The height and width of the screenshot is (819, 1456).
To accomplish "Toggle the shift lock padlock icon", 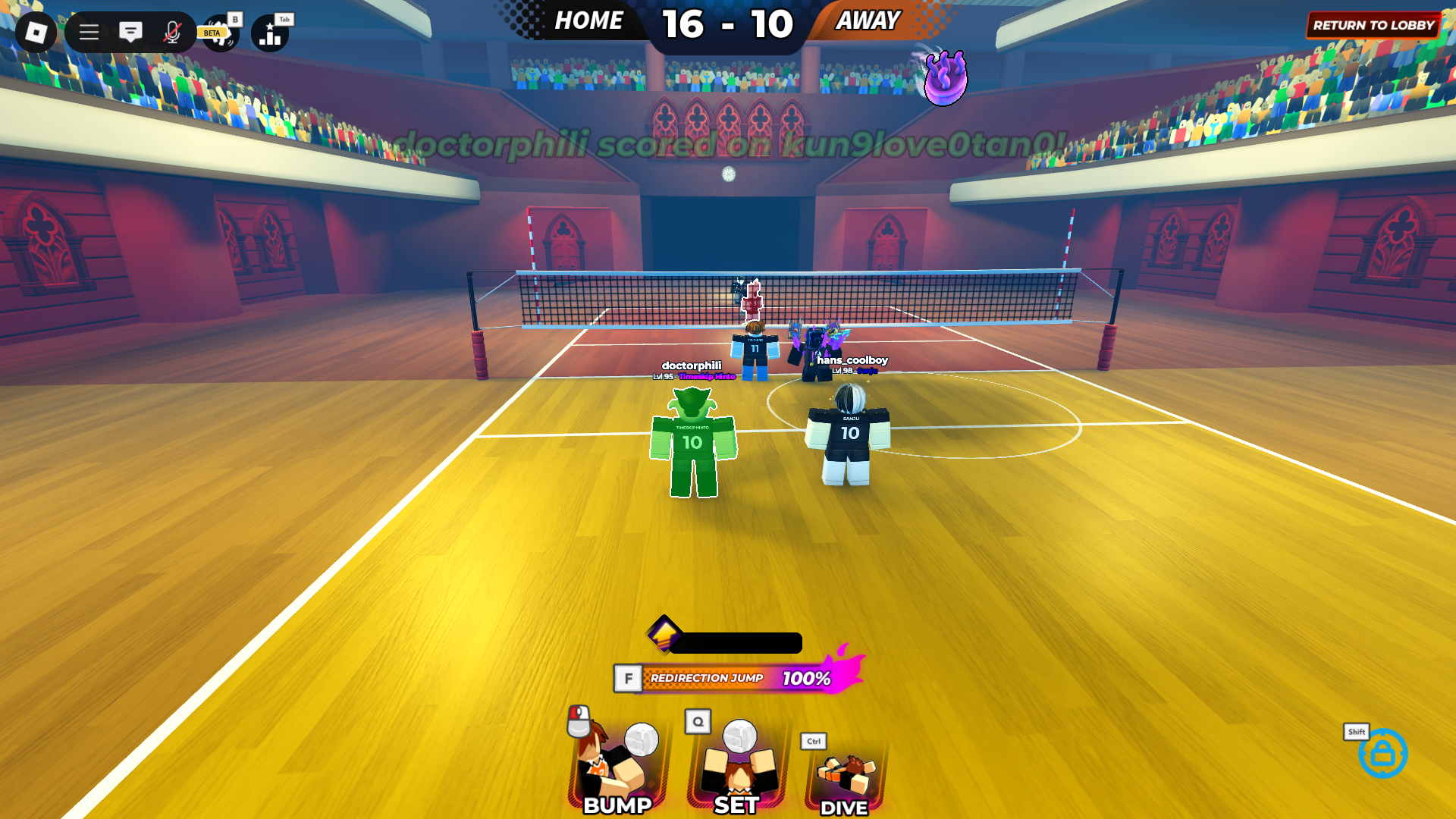I will (1382, 753).
